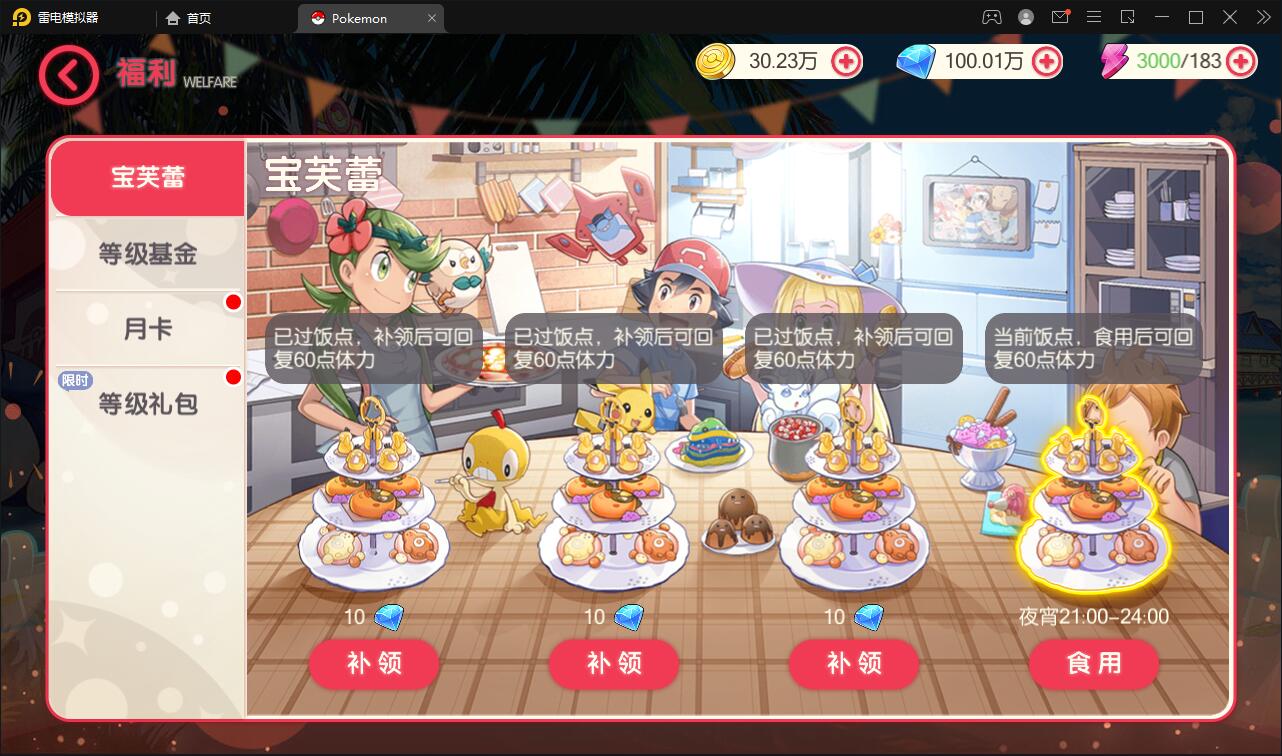Screen dimensions: 1282x756
Task: Click the "+" next to energy counter
Action: (1240, 61)
